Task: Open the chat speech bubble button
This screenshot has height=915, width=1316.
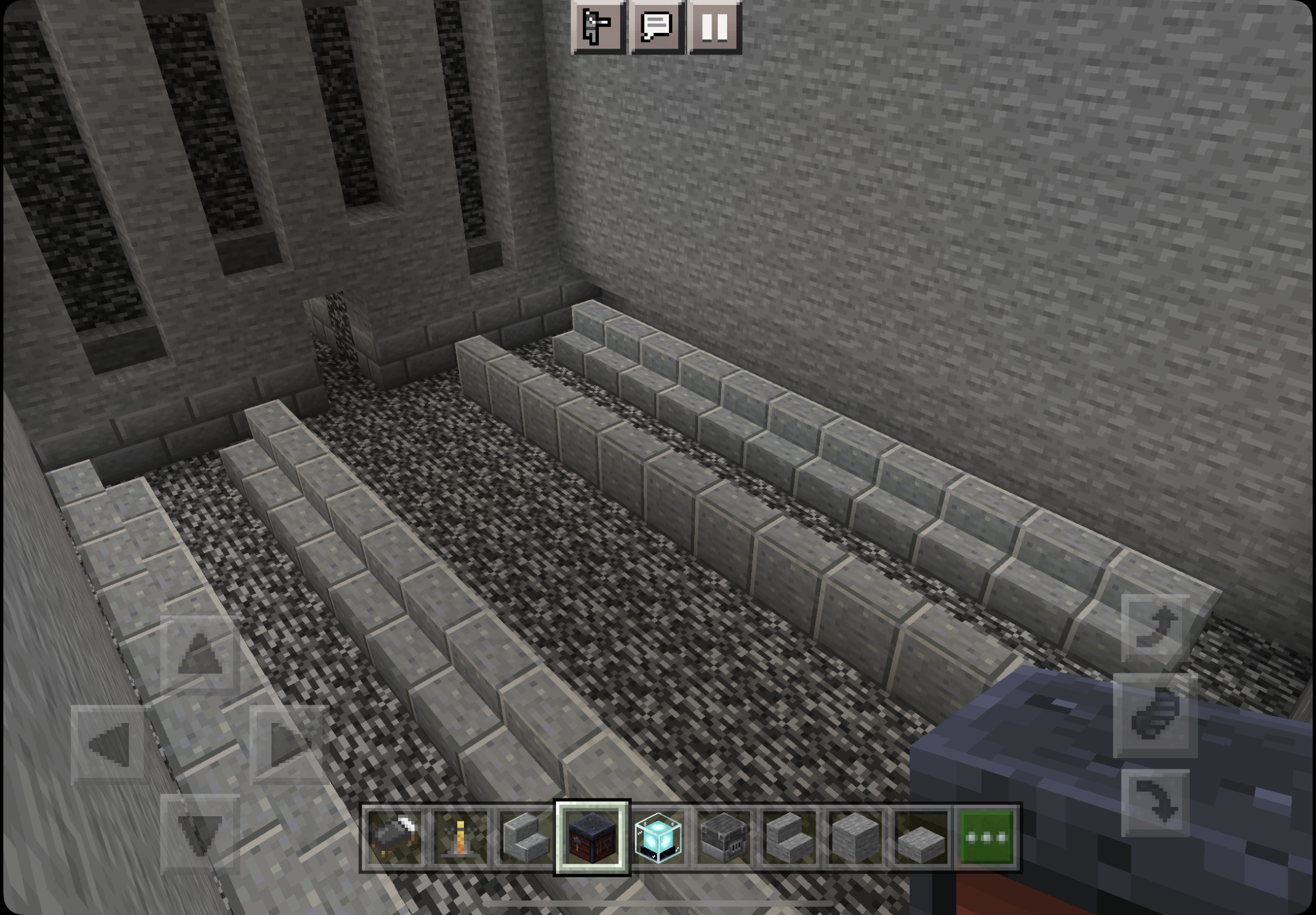Action: (656, 27)
